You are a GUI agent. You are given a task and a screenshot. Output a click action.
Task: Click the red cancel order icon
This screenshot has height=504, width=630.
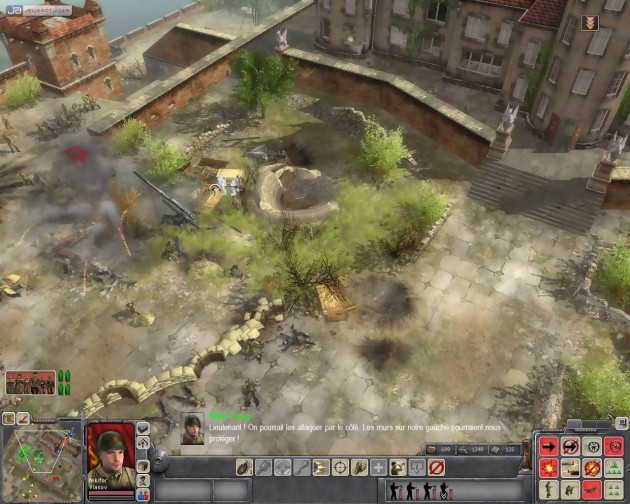pyautogui.click(x=436, y=467)
